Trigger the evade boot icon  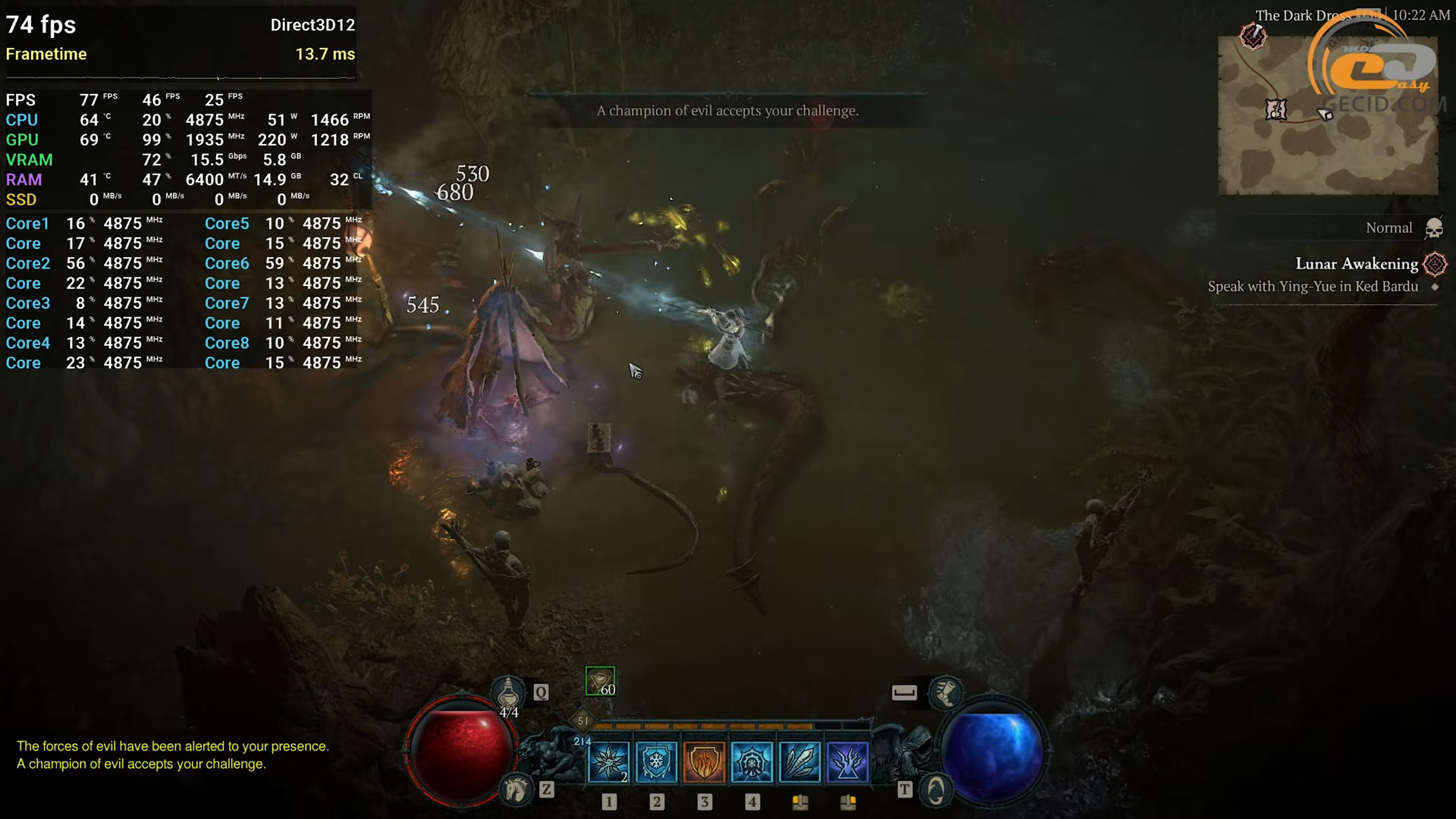pyautogui.click(x=946, y=692)
